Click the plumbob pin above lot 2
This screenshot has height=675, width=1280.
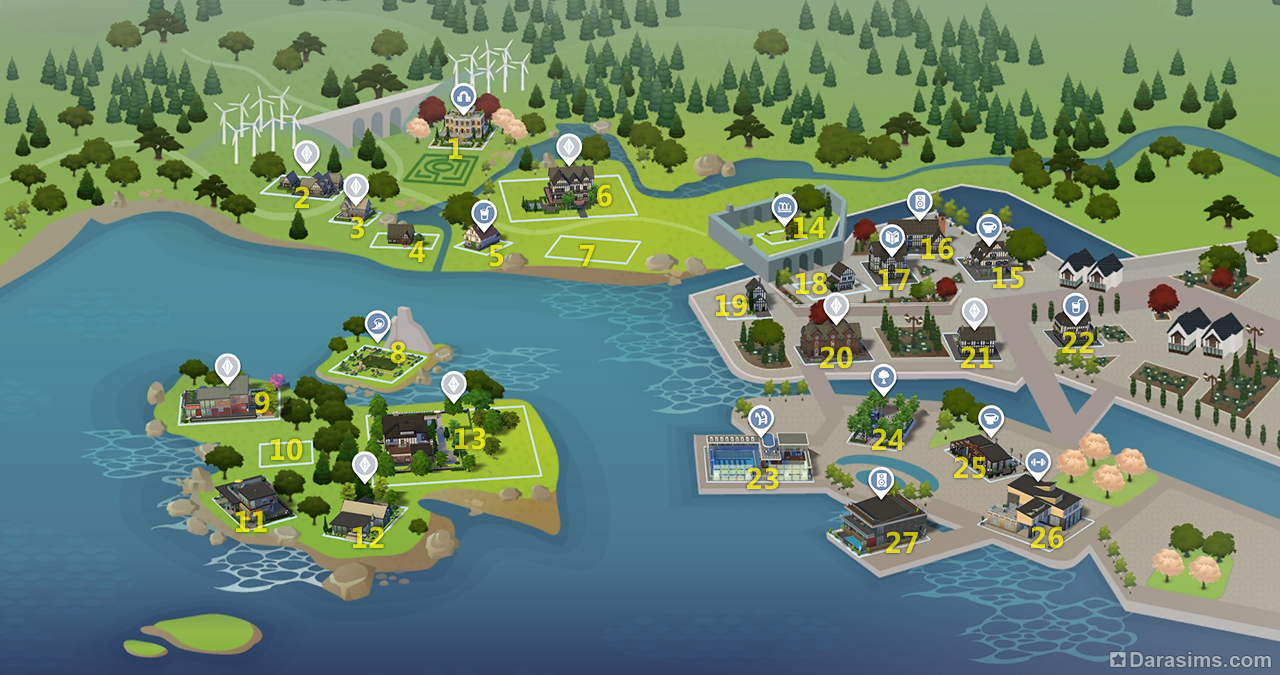(x=307, y=154)
